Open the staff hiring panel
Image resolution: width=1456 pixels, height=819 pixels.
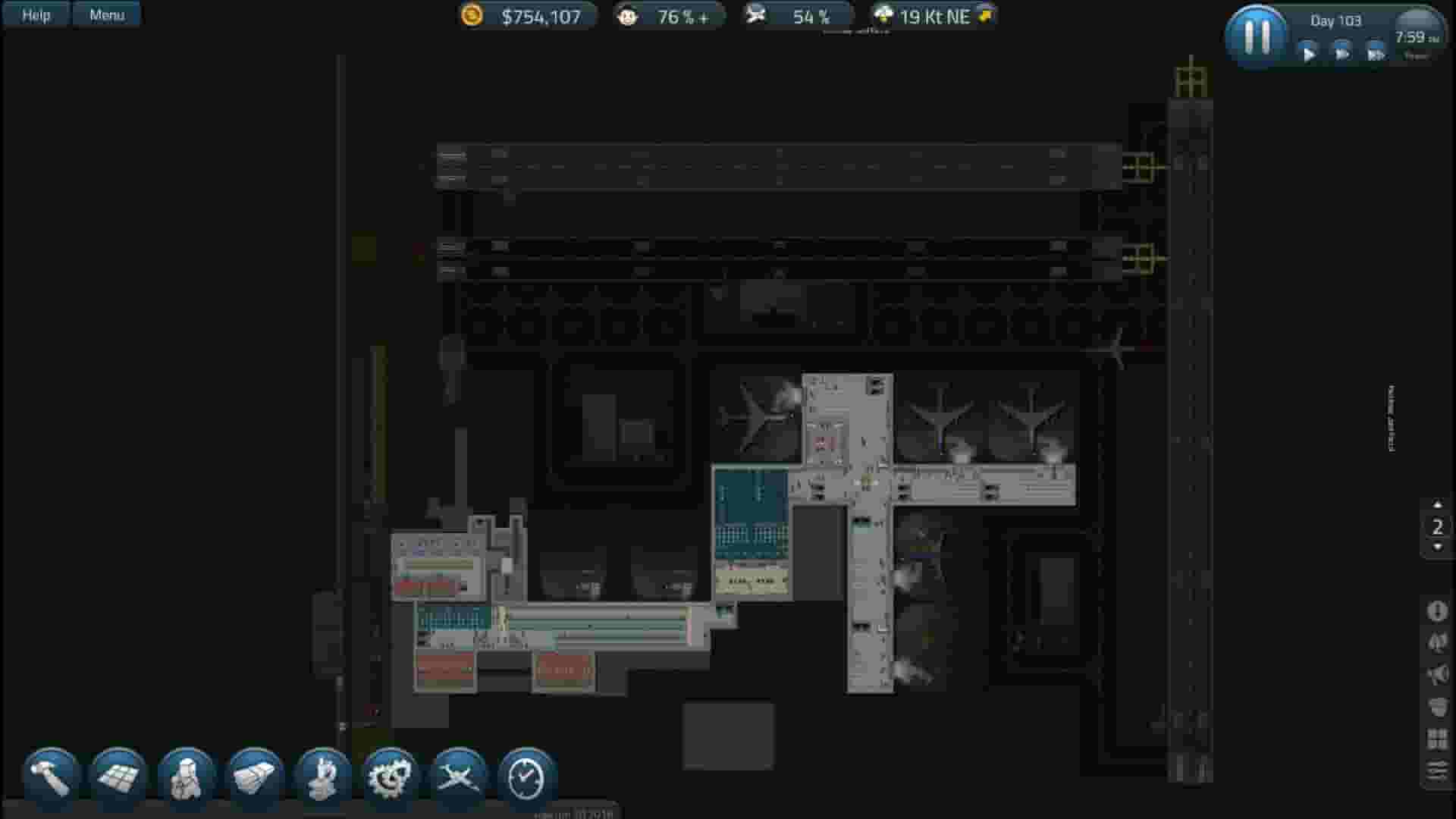(x=186, y=773)
